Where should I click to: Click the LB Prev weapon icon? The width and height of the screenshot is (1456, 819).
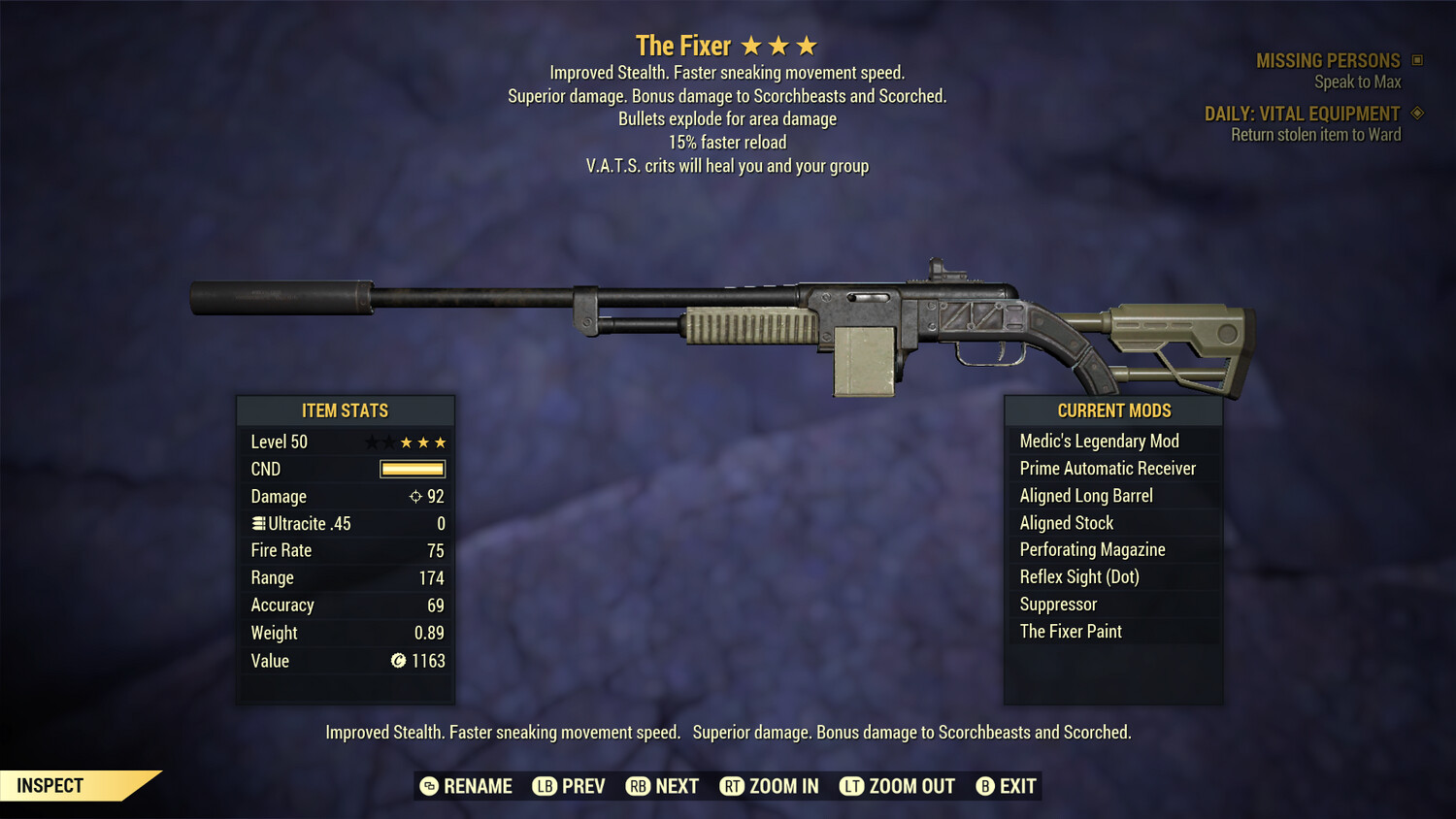tap(546, 786)
